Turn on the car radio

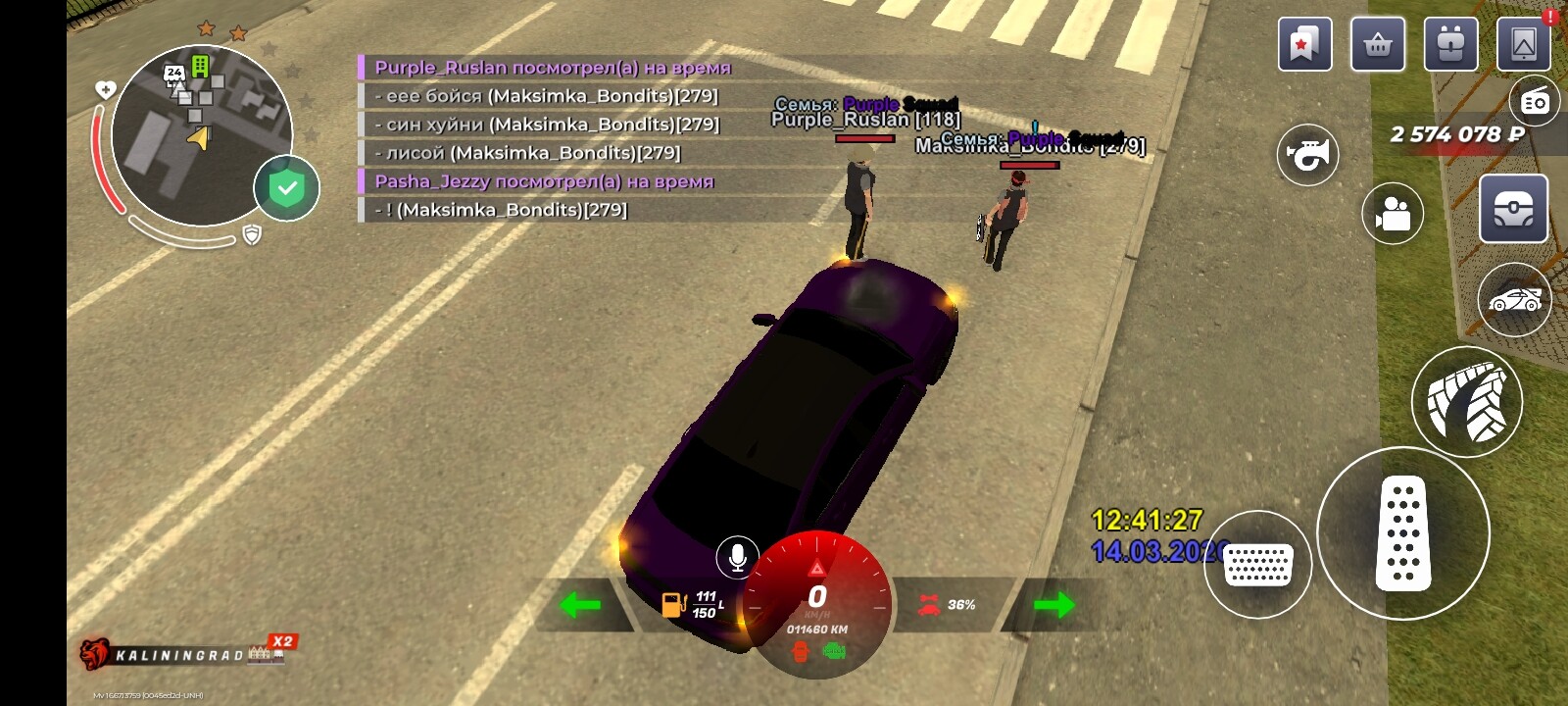click(x=1535, y=101)
